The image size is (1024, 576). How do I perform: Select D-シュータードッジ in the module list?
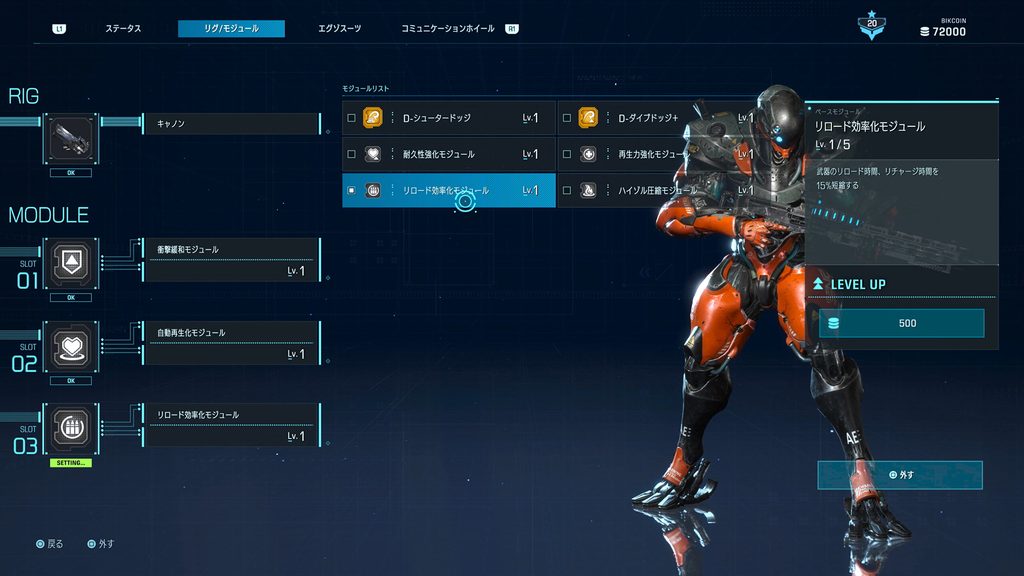[x=448, y=118]
